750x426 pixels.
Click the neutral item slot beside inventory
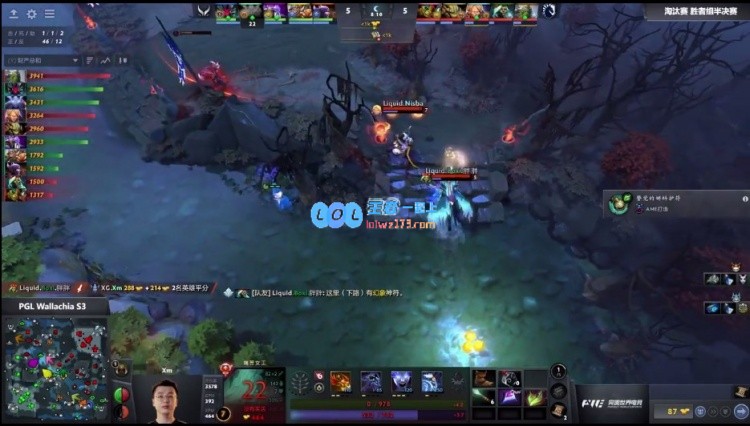coord(558,372)
